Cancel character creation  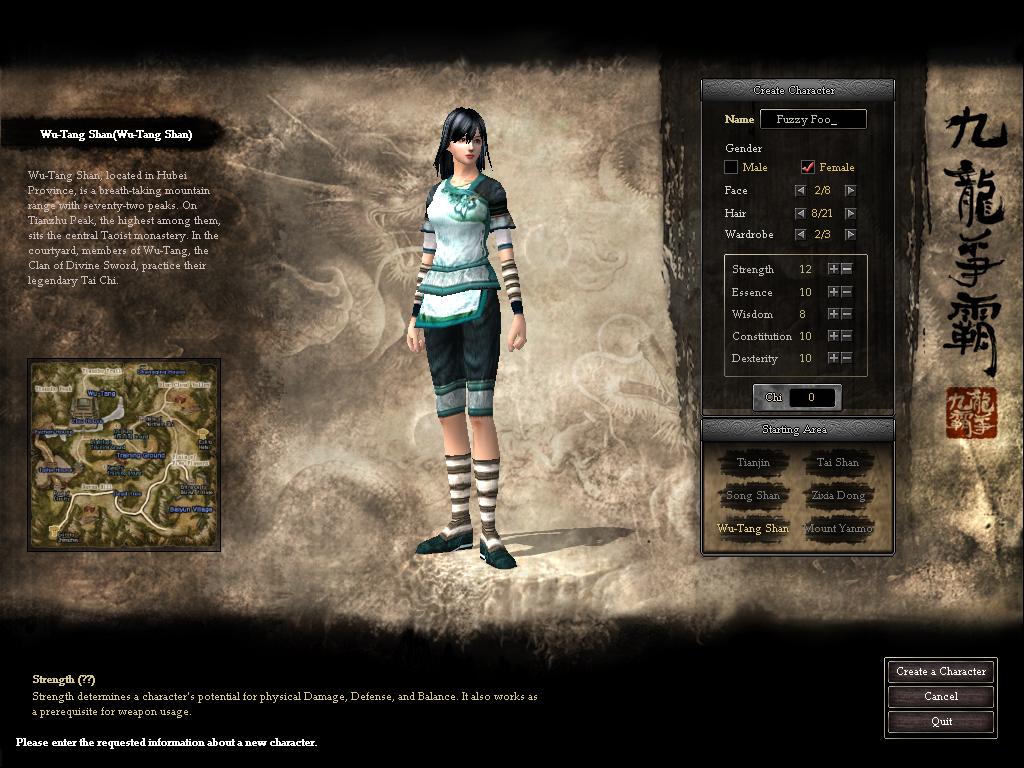941,697
